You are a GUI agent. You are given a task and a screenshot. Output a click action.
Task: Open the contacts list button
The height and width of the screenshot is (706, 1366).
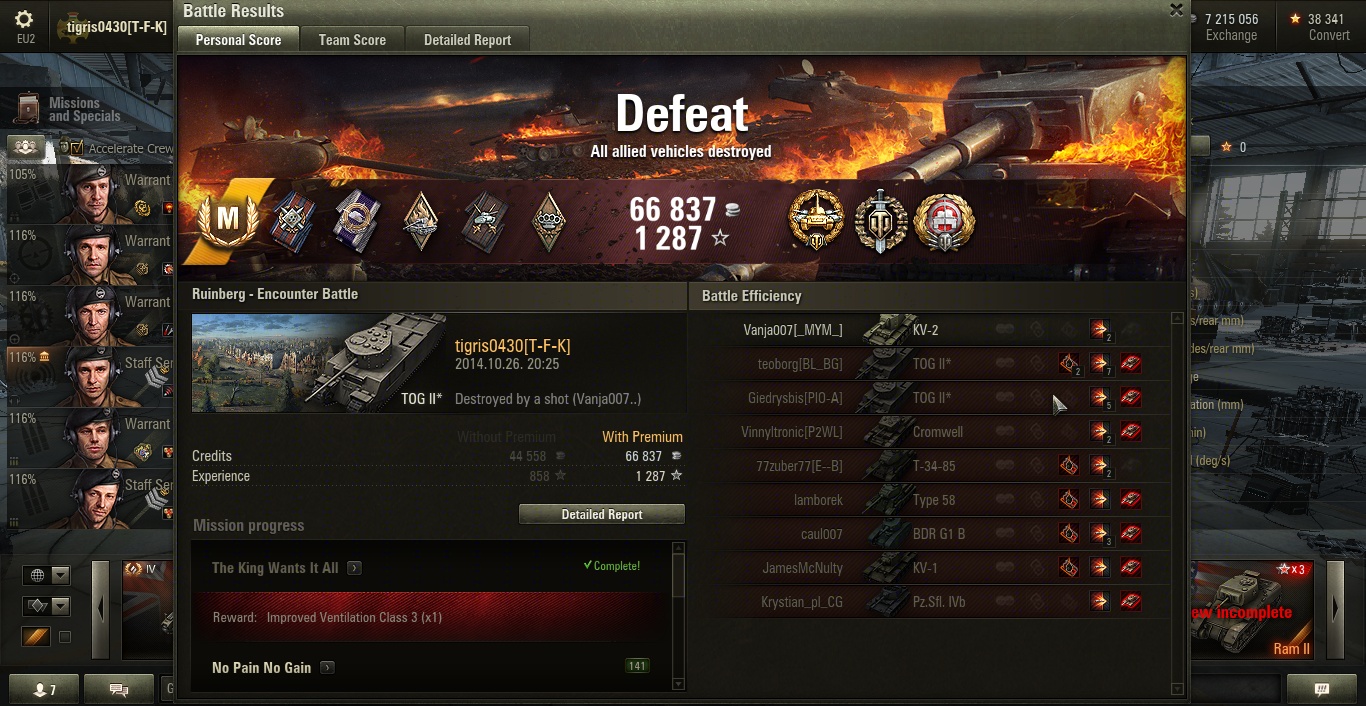45,690
